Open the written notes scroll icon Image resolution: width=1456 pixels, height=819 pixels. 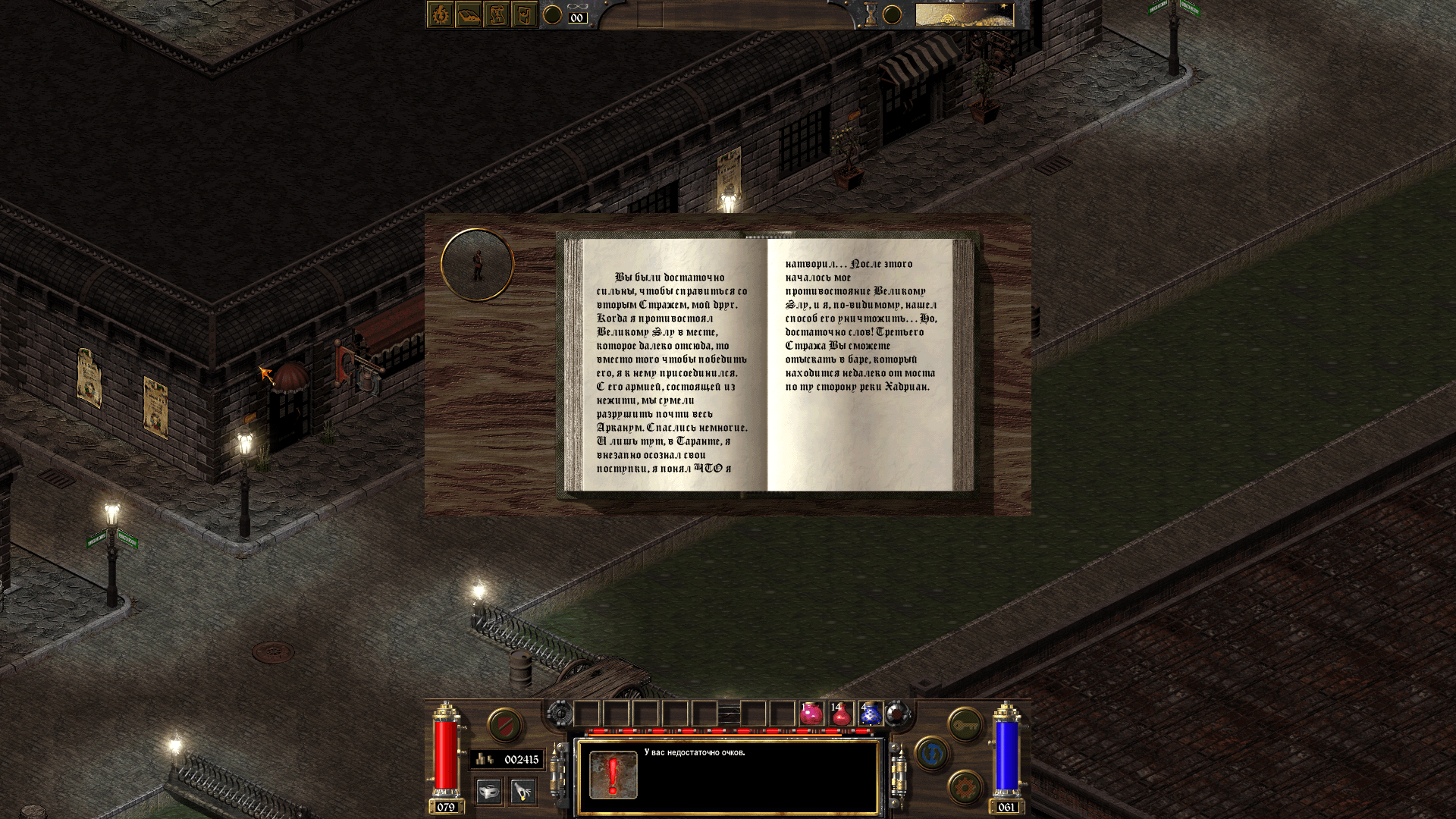click(498, 14)
